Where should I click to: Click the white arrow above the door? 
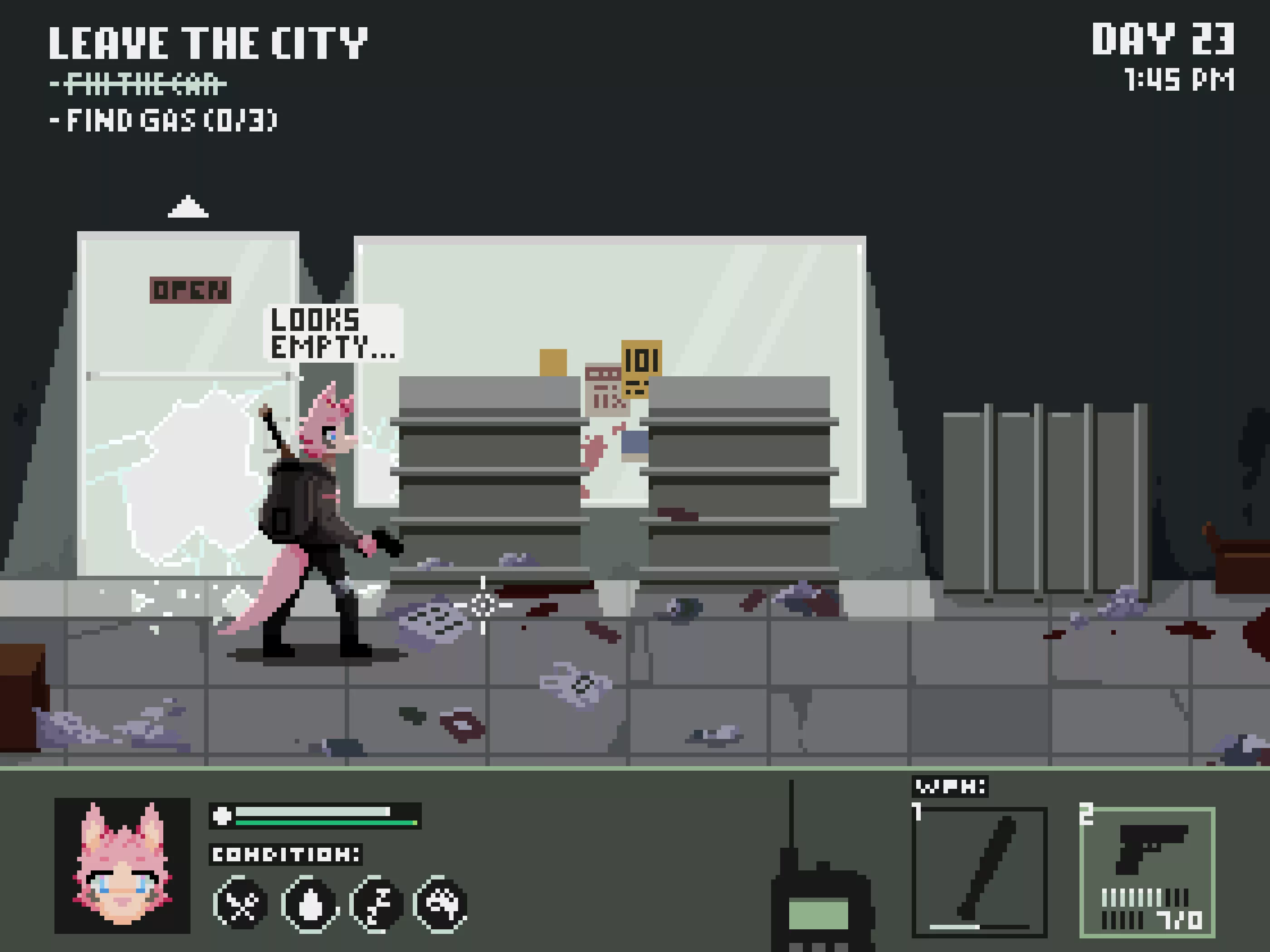(188, 207)
